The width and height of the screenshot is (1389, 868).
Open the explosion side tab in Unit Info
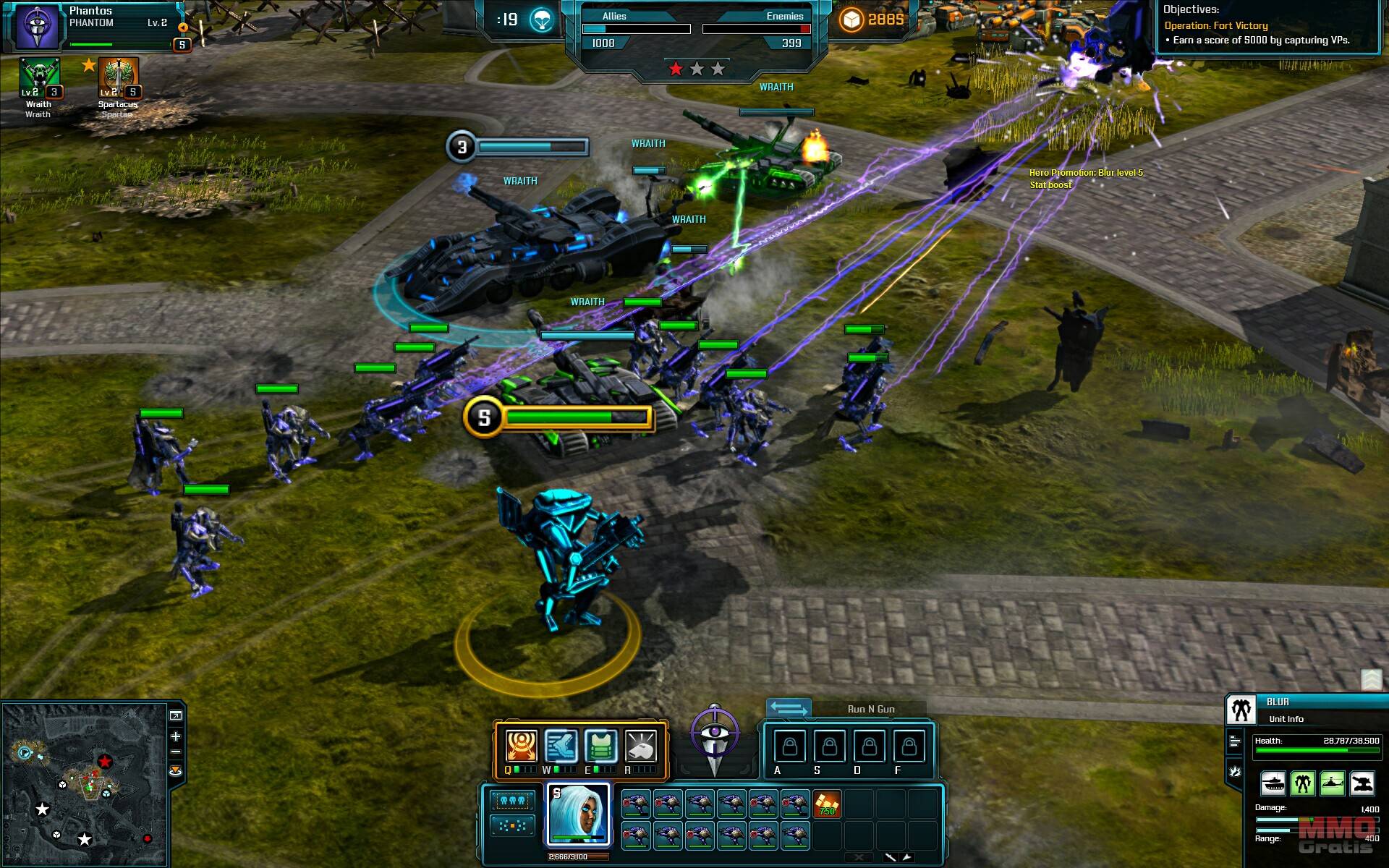pyautogui.click(x=1235, y=772)
